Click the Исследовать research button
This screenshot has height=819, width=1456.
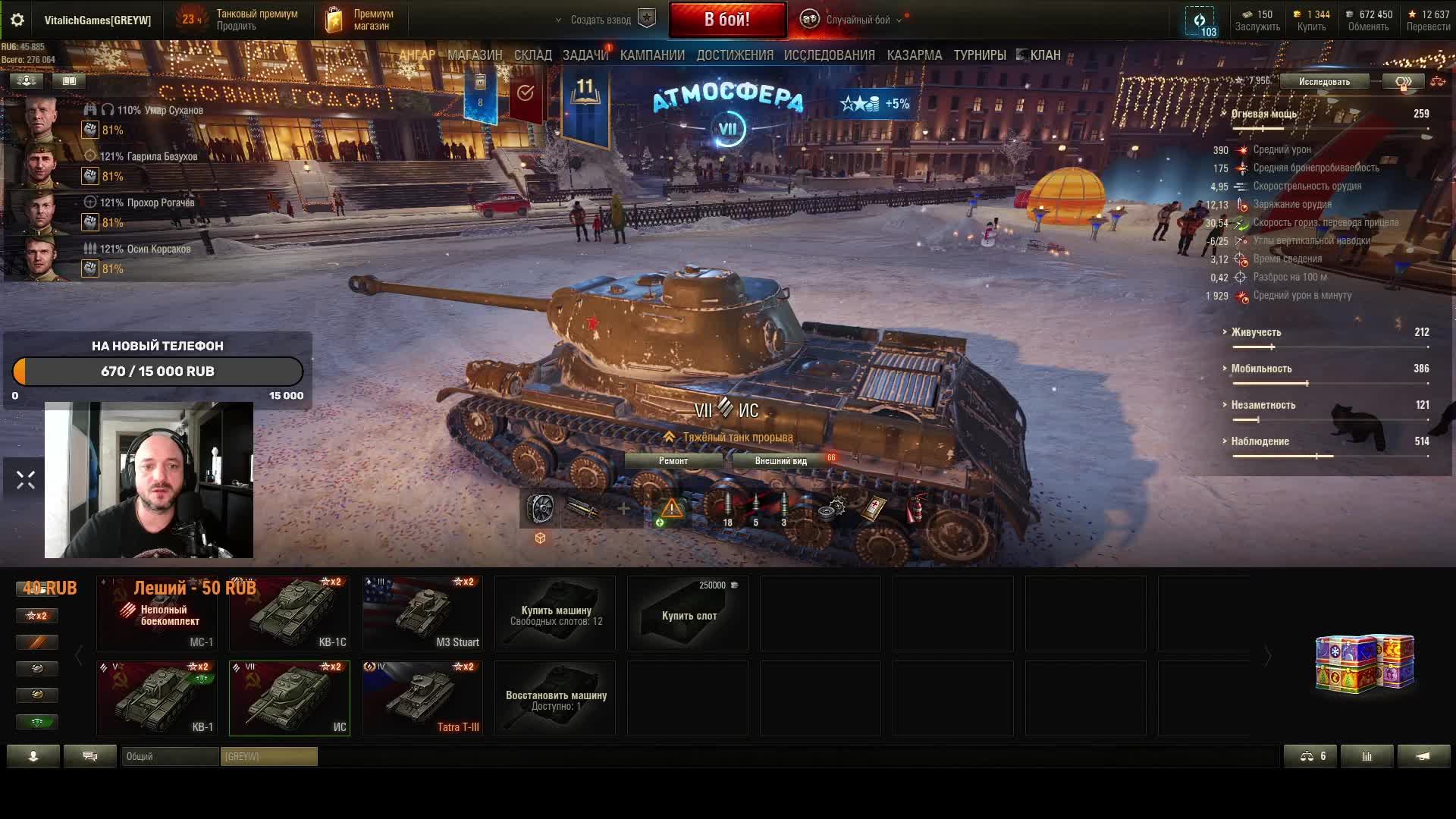pyautogui.click(x=1323, y=82)
